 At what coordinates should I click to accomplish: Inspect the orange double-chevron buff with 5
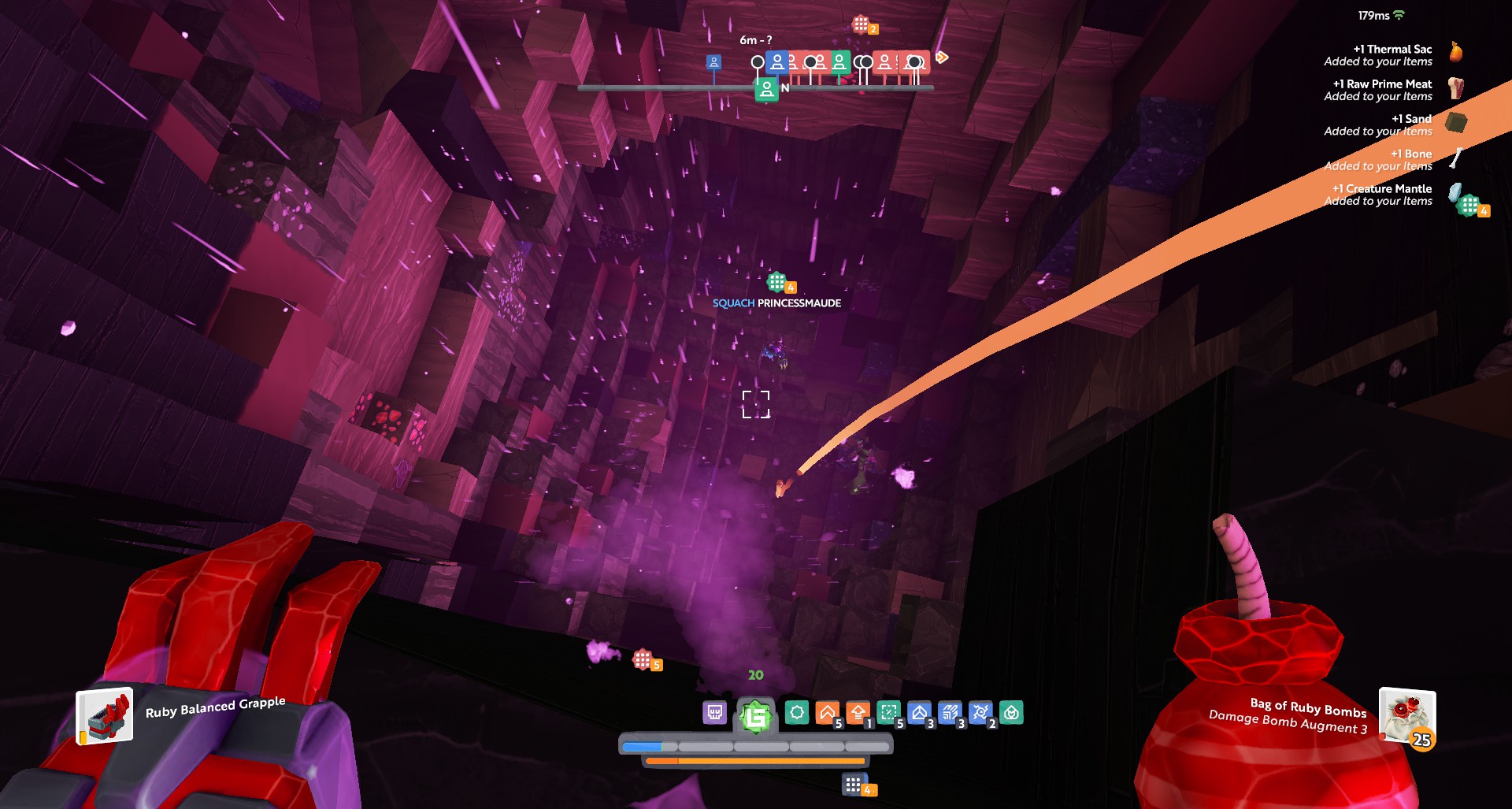[x=827, y=713]
